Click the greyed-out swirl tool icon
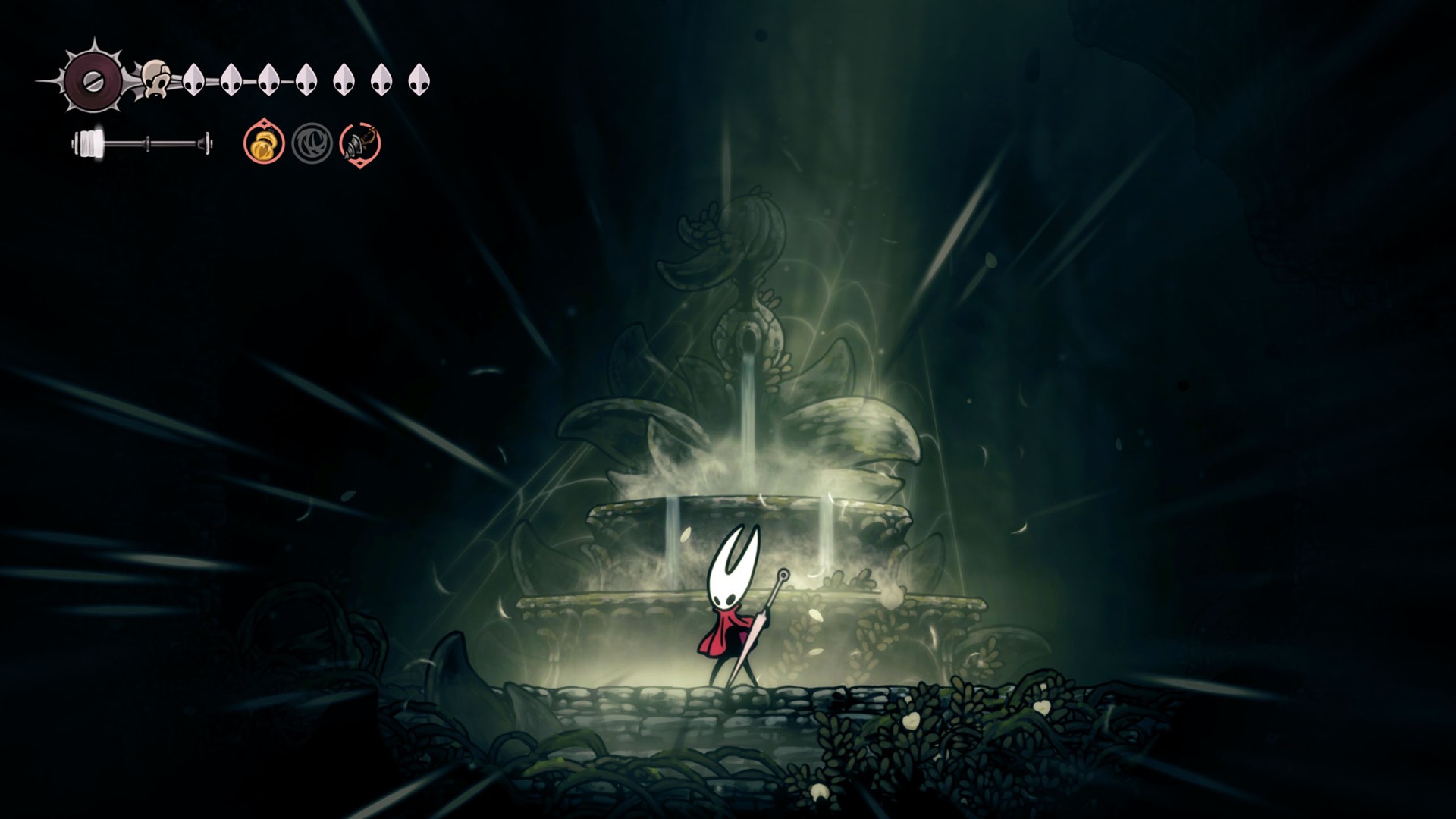This screenshot has height=819, width=1456. [x=312, y=143]
